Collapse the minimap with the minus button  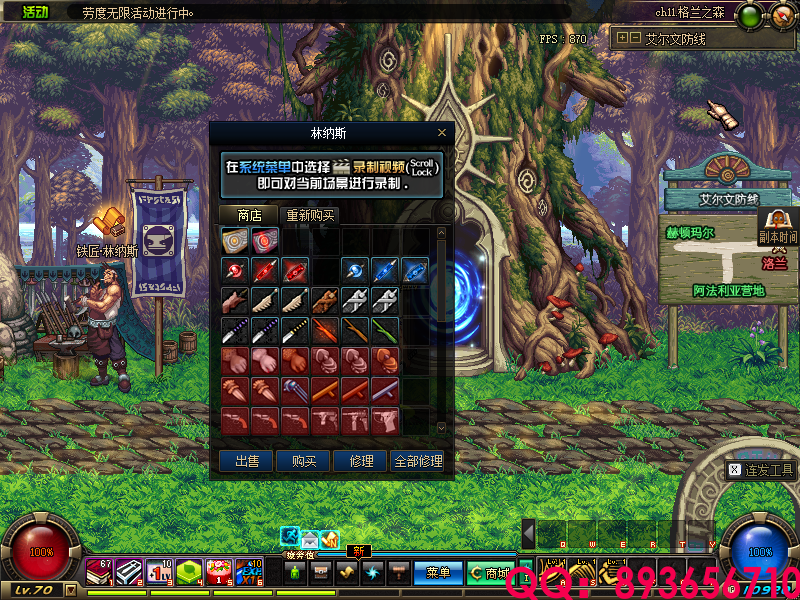[635, 38]
